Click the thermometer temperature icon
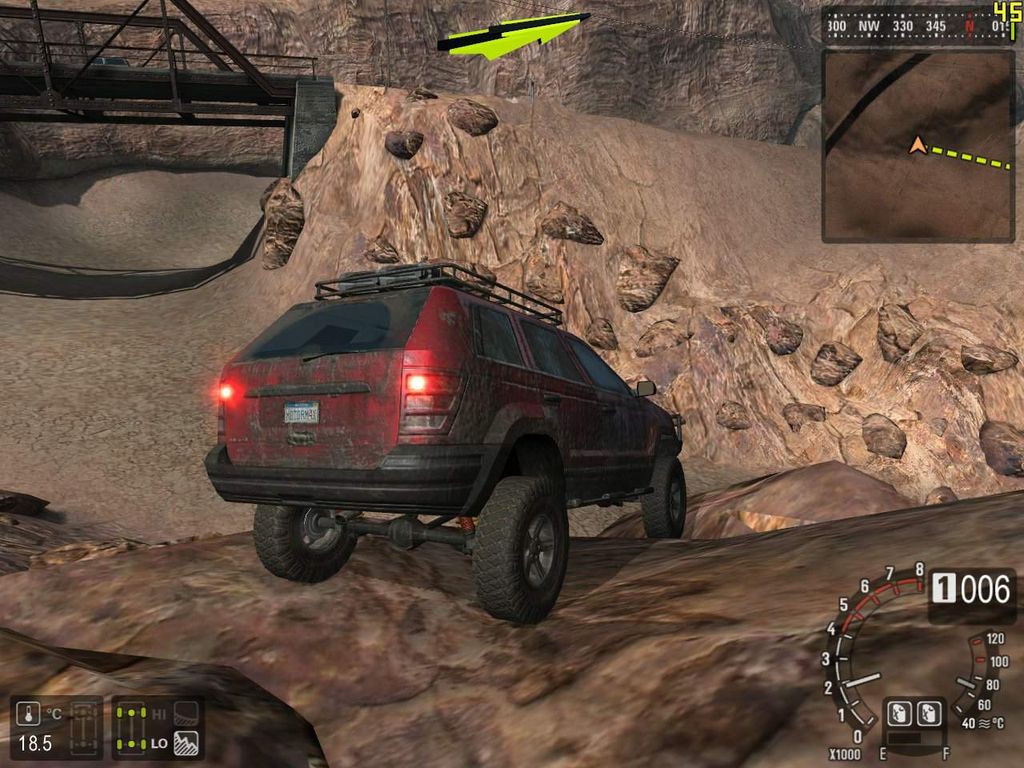1024x768 pixels. coord(30,714)
